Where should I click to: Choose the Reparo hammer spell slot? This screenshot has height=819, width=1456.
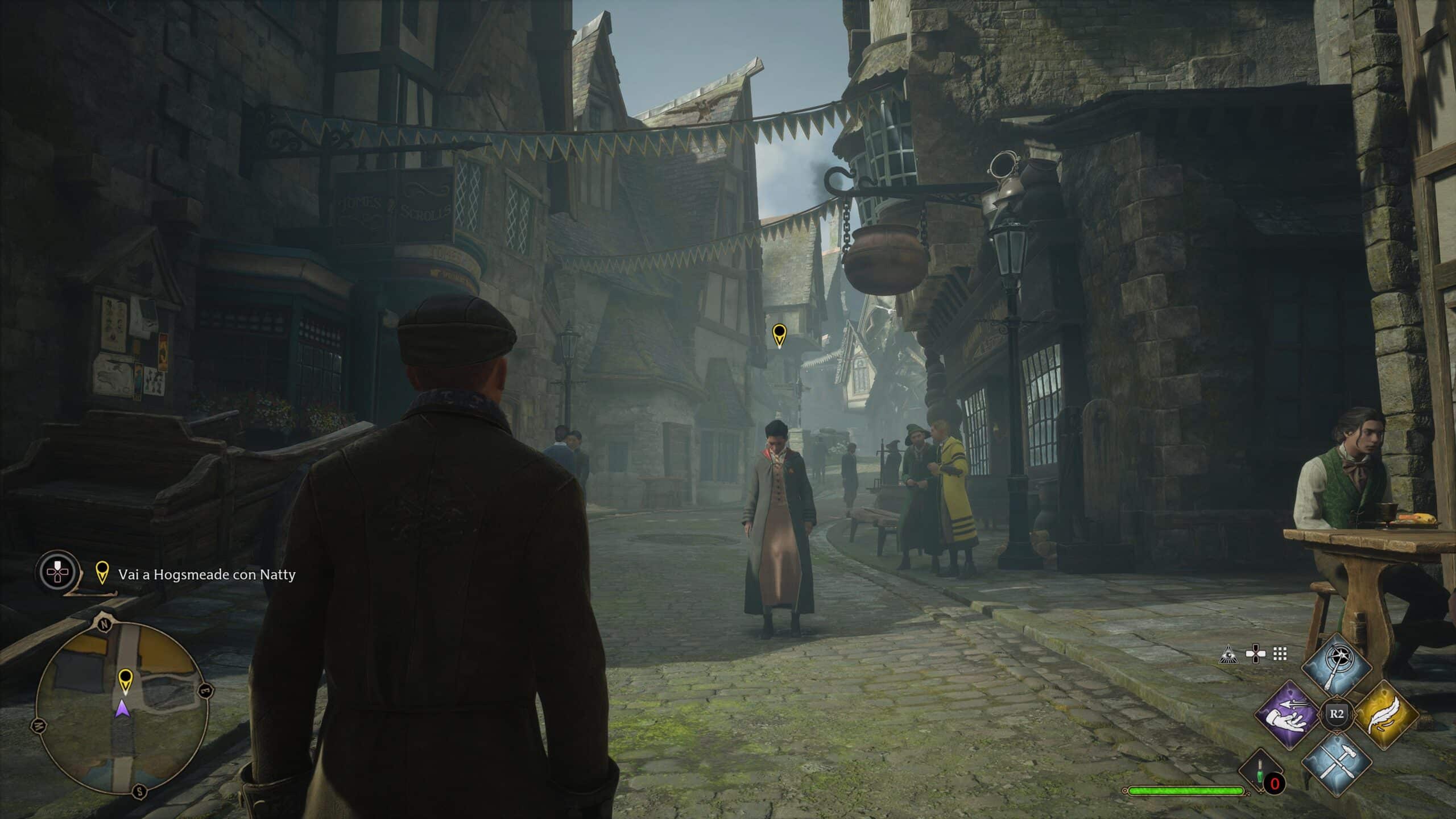click(1334, 762)
